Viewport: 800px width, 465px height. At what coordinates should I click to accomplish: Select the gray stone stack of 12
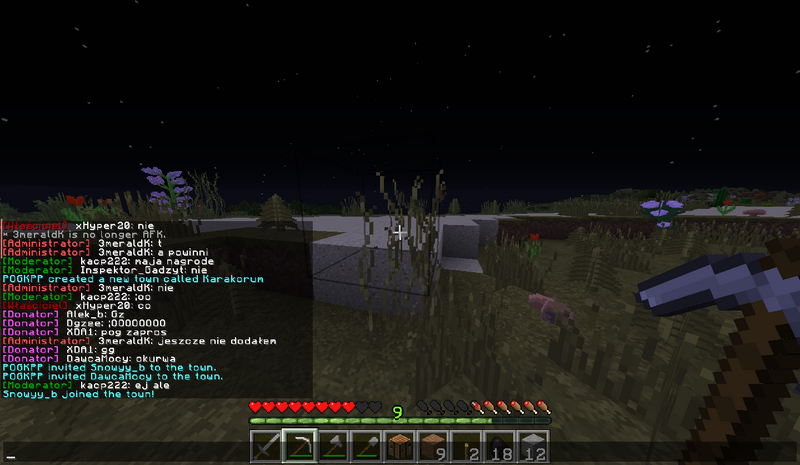click(x=535, y=448)
